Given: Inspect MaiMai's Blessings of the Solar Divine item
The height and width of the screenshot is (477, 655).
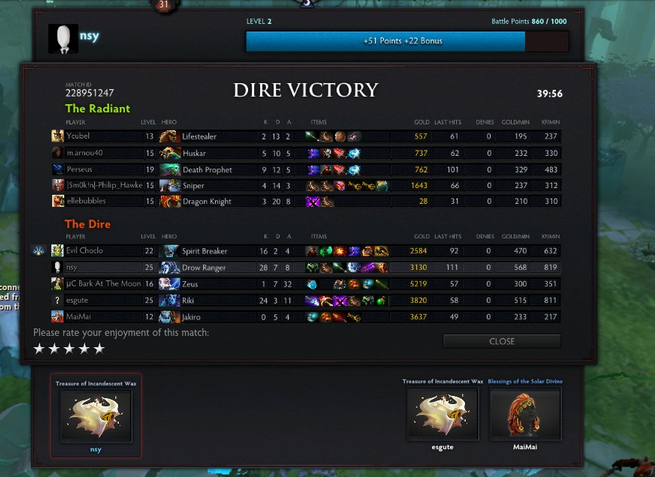Looking at the screenshot, I should (x=524, y=413).
